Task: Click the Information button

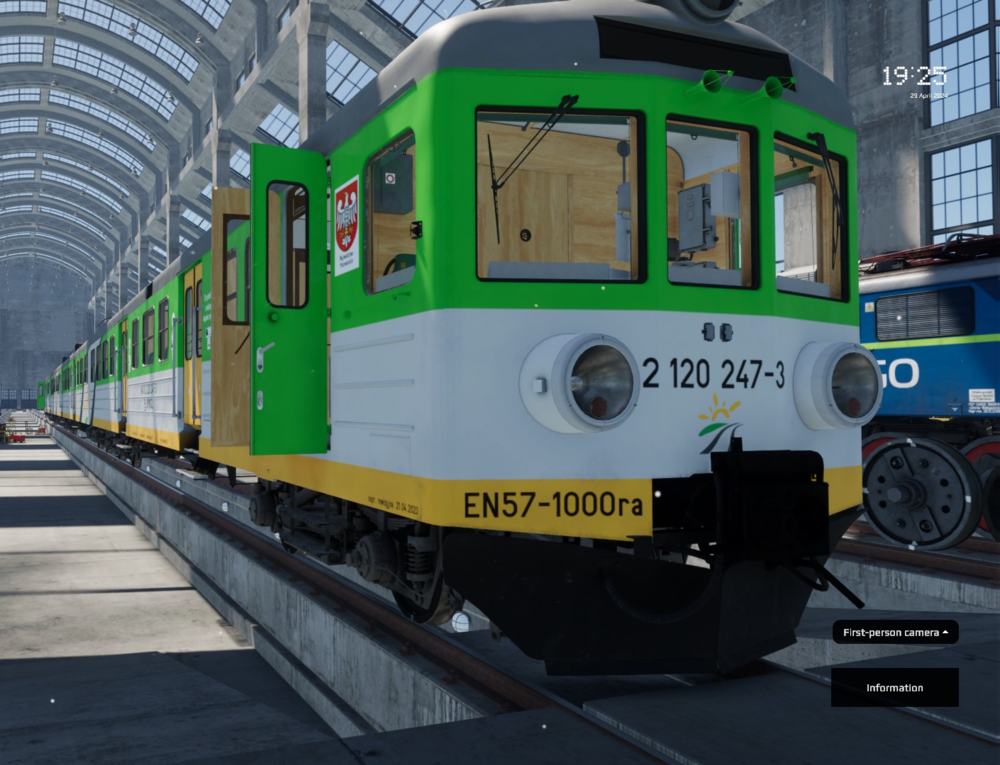Action: point(894,688)
